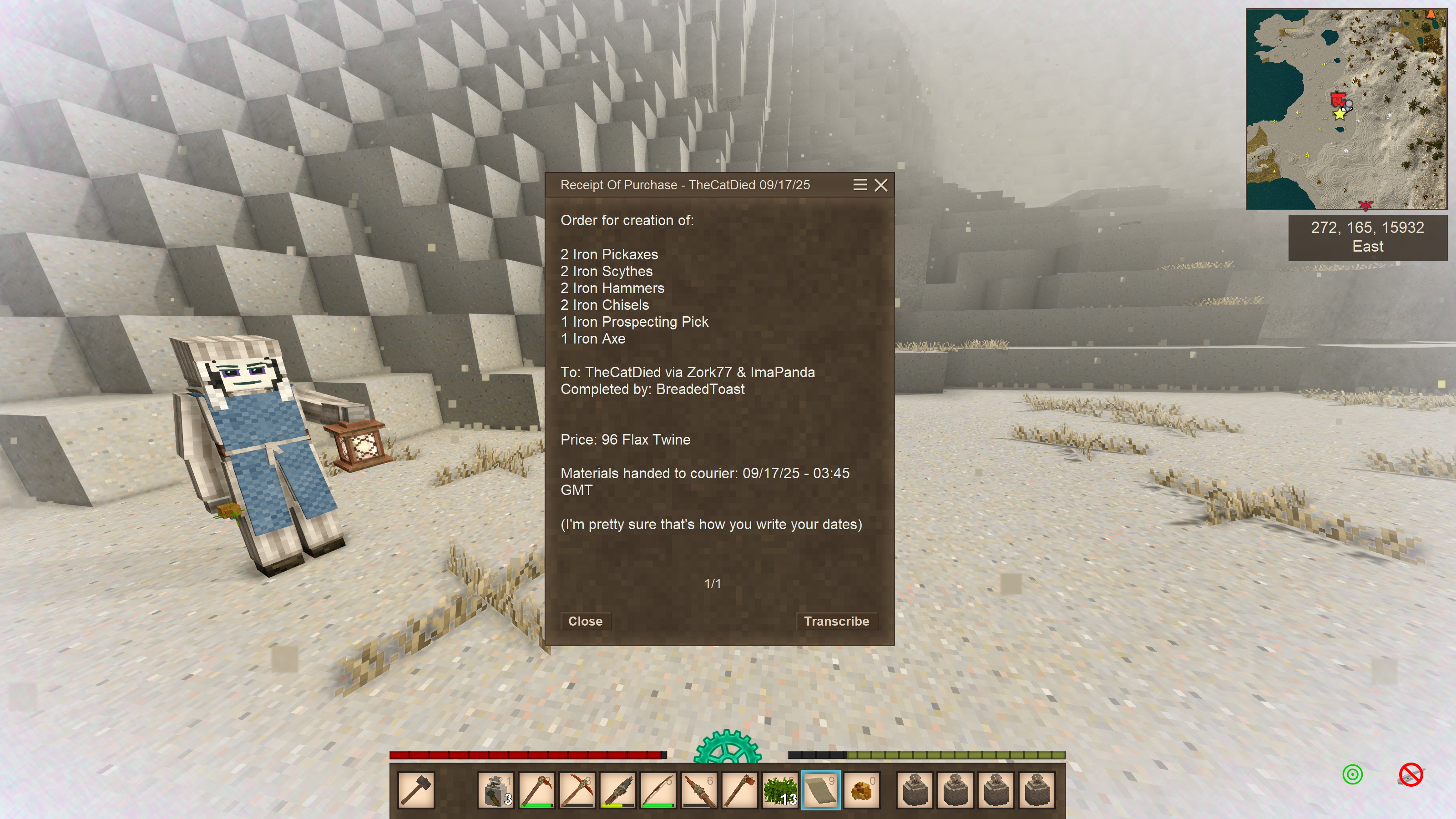The image size is (1456, 819).
Task: Close the receipt with the Close button
Action: [x=585, y=621]
